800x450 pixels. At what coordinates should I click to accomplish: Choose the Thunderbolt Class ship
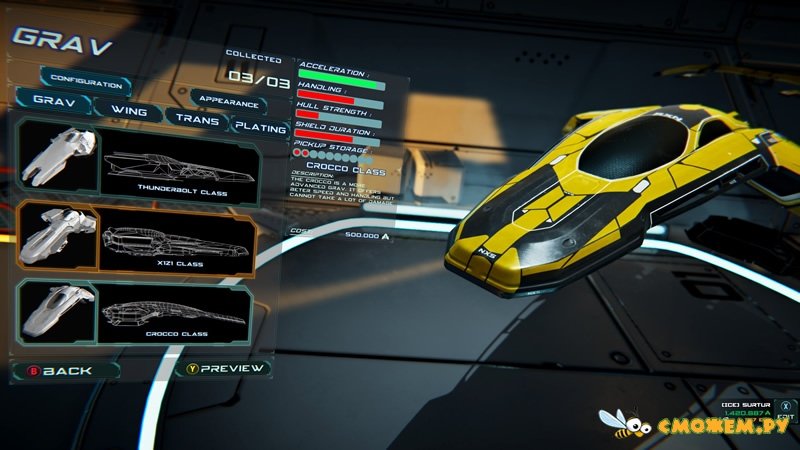tap(135, 160)
